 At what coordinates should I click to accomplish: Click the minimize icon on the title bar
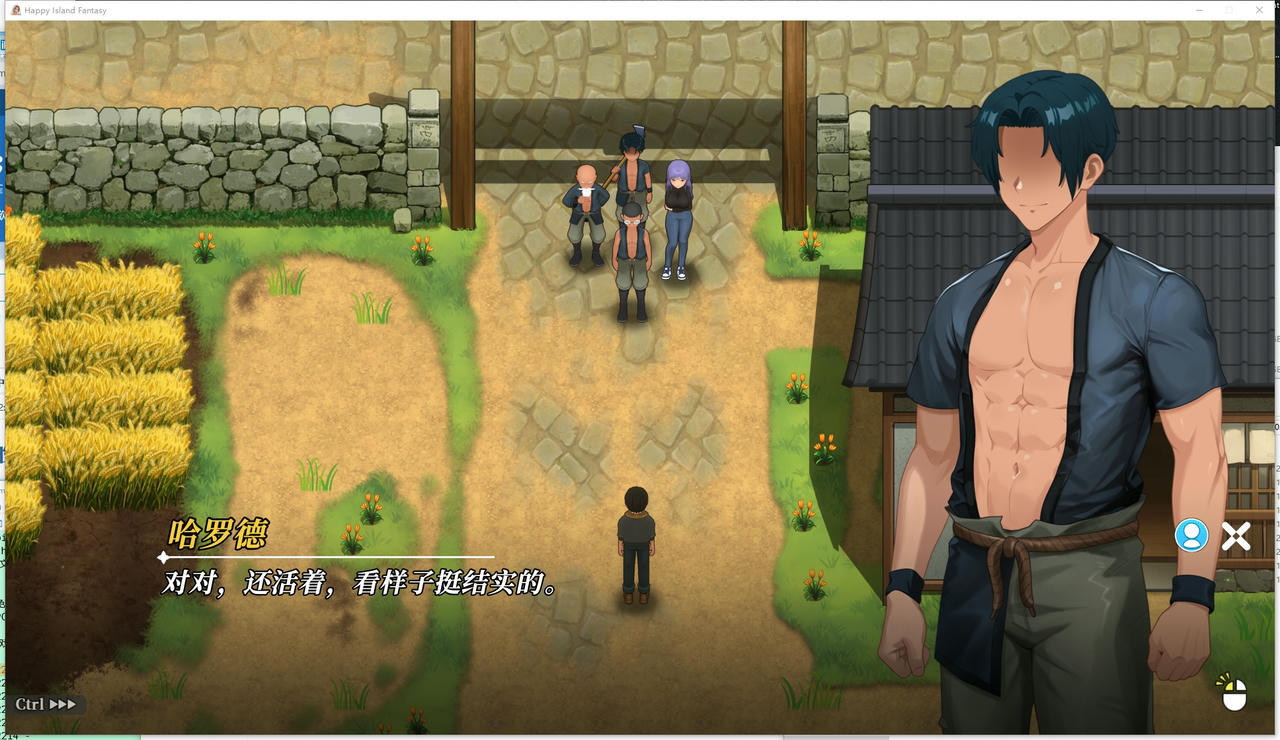point(1198,10)
